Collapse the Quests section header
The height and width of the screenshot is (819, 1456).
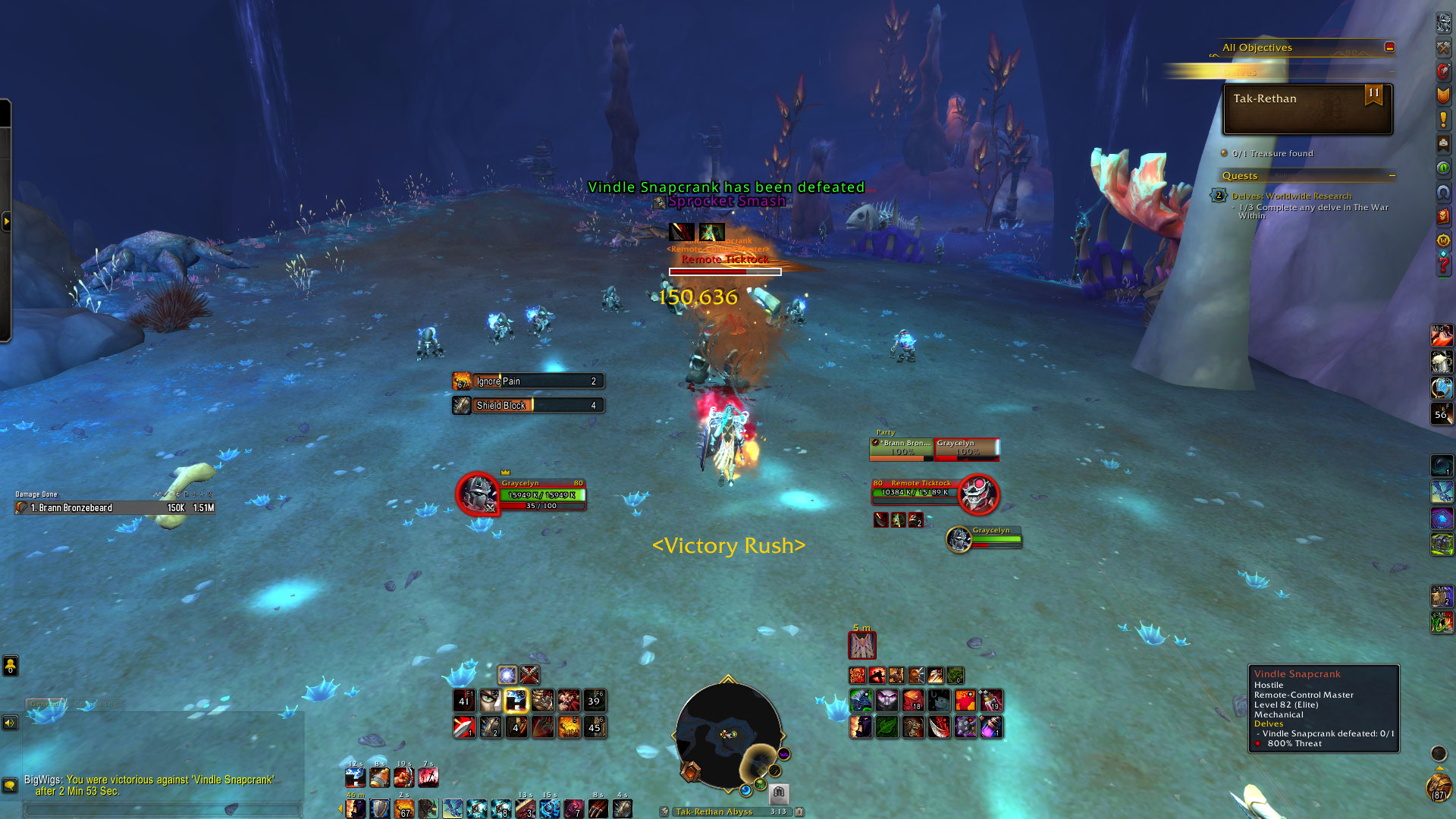point(1392,176)
